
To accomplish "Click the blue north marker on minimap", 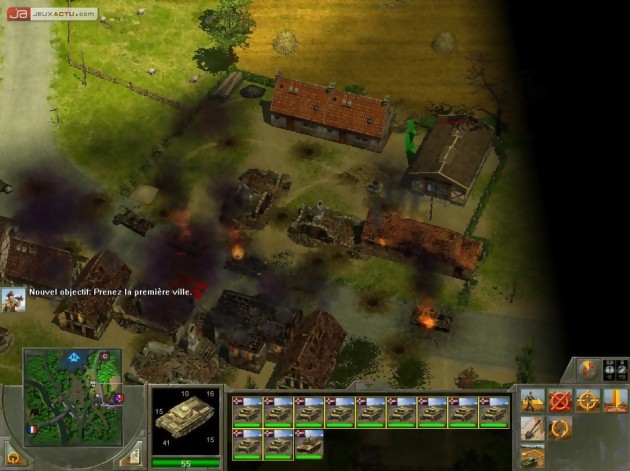I will point(73,355).
